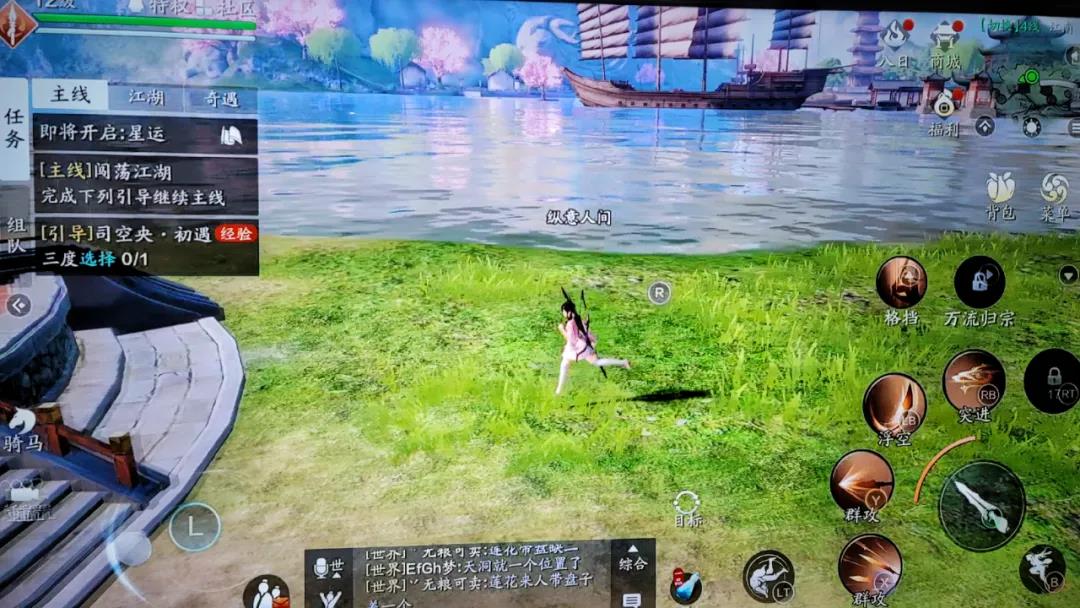Use the 突进 dash skill

pos(973,382)
